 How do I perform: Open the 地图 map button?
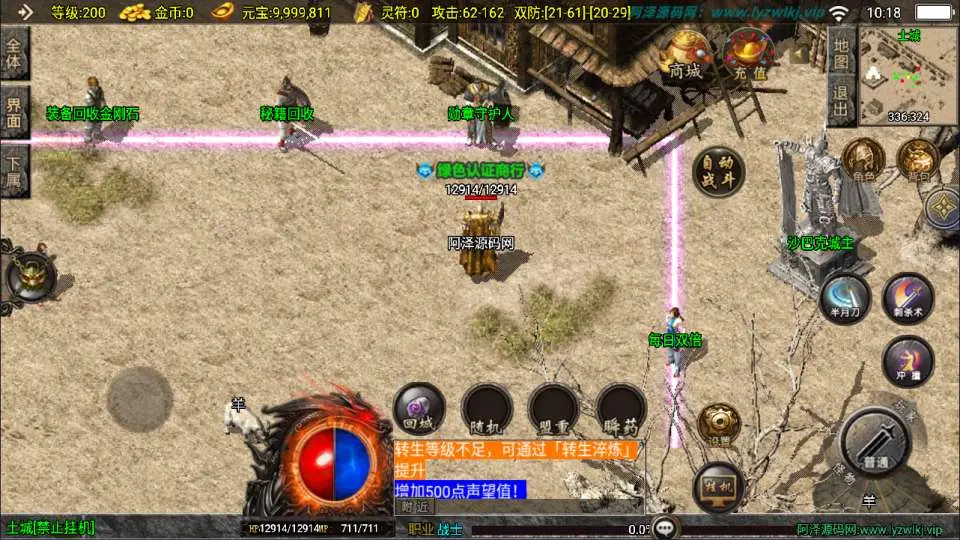841,53
